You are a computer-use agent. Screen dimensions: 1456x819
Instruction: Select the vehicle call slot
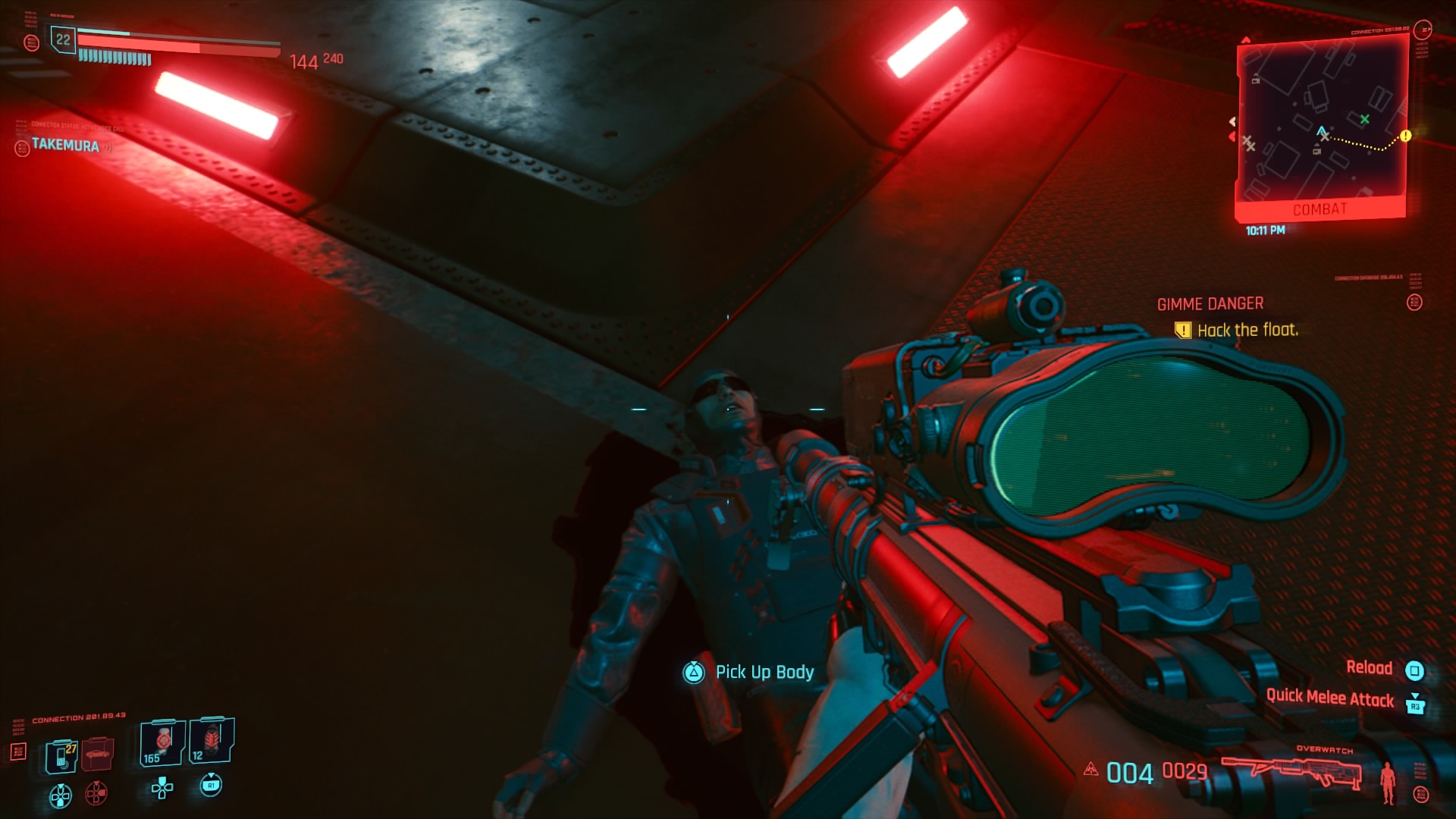coord(98,755)
